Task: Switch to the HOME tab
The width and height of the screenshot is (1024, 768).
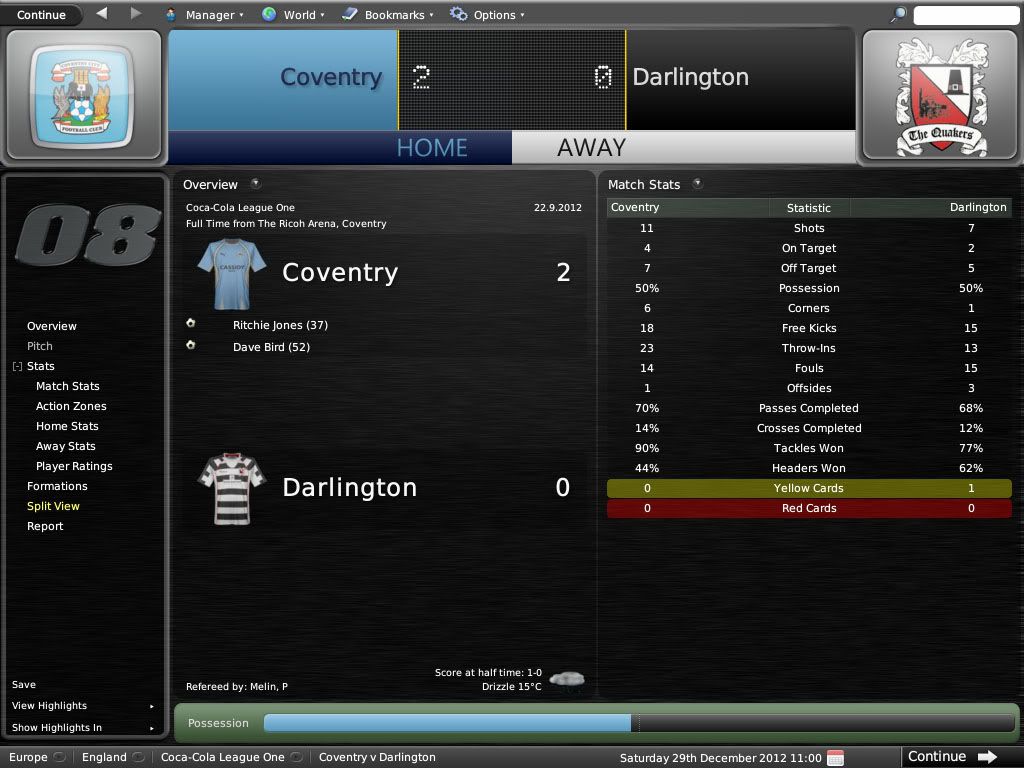Action: click(x=432, y=147)
